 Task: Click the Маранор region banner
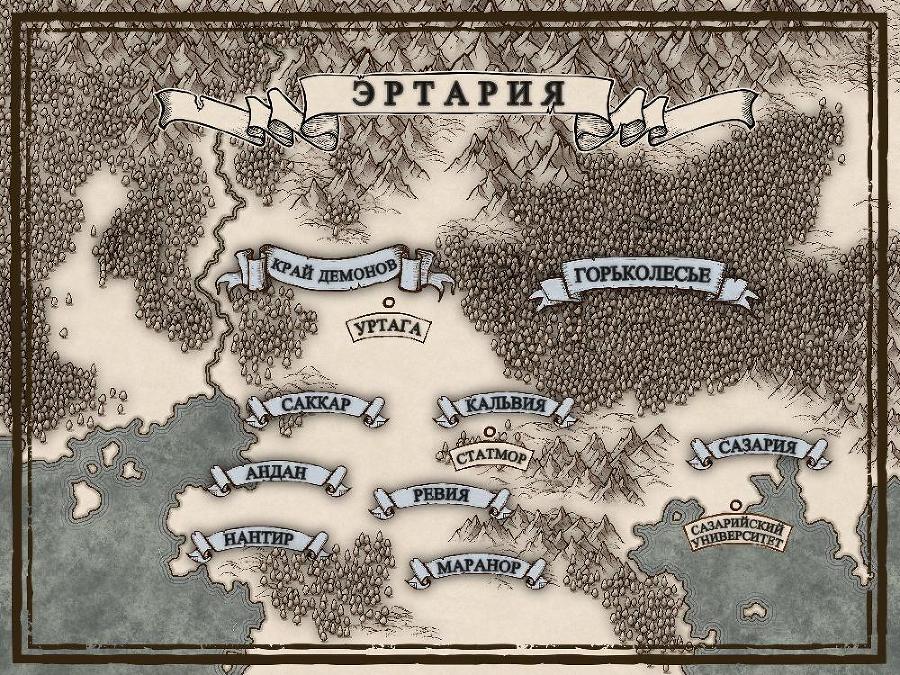coord(478,568)
